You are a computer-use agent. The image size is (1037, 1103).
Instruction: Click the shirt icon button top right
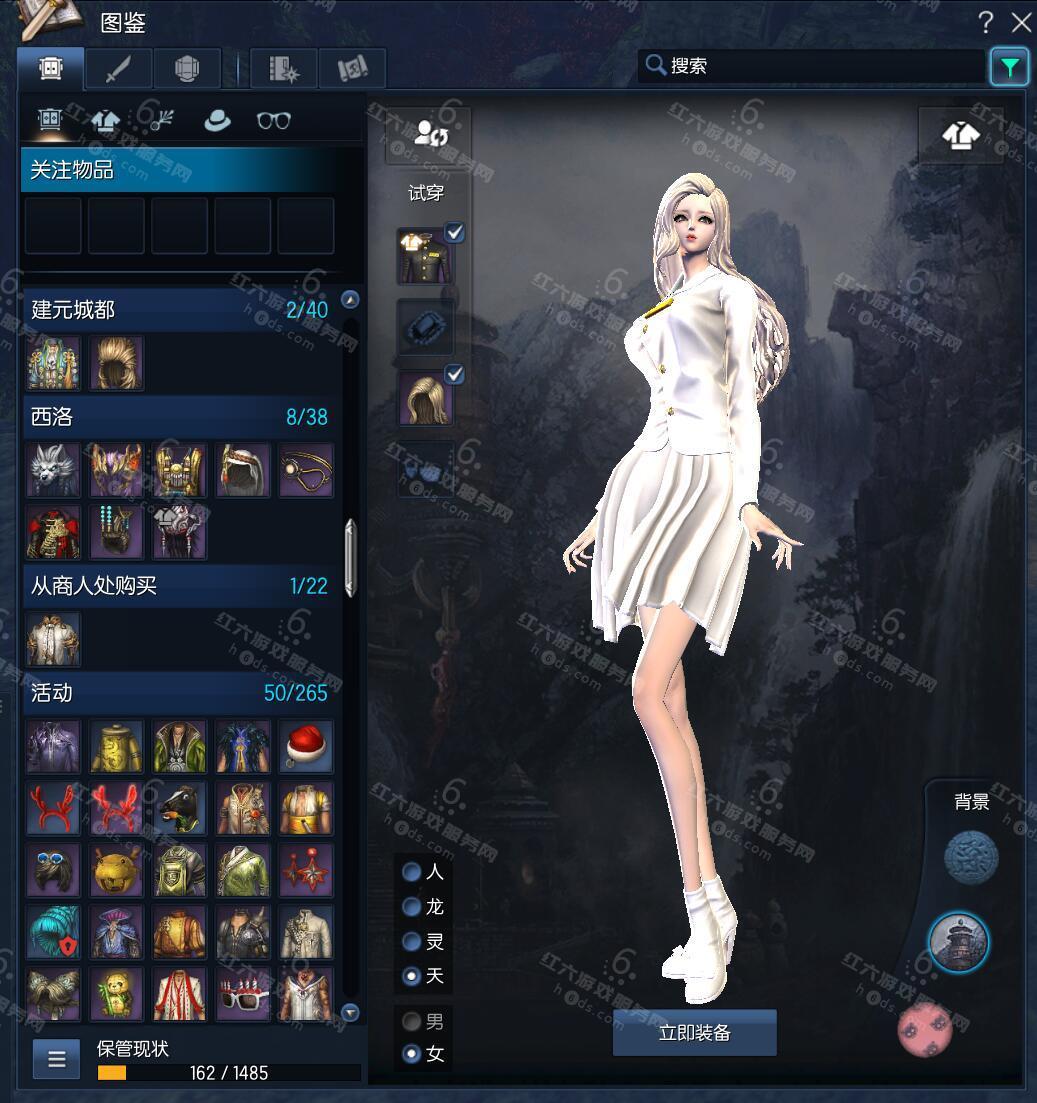960,135
